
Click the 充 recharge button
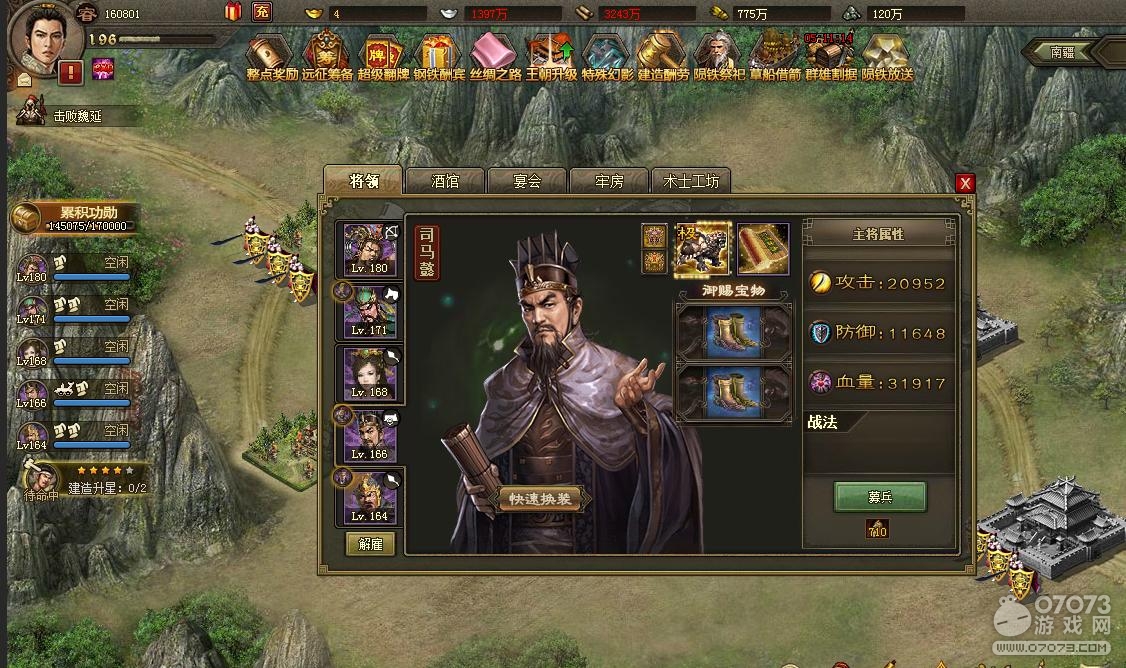coord(261,13)
